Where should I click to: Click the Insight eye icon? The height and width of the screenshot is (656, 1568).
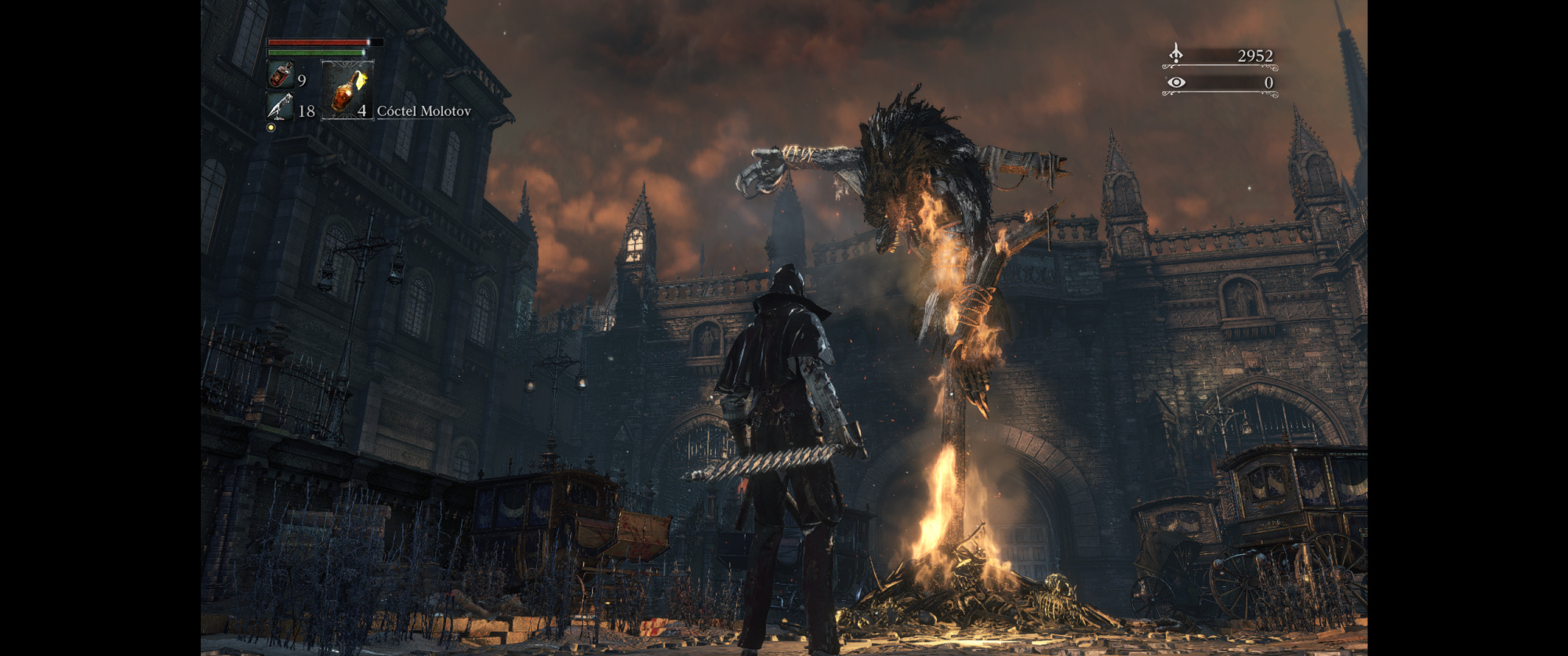tap(1176, 82)
